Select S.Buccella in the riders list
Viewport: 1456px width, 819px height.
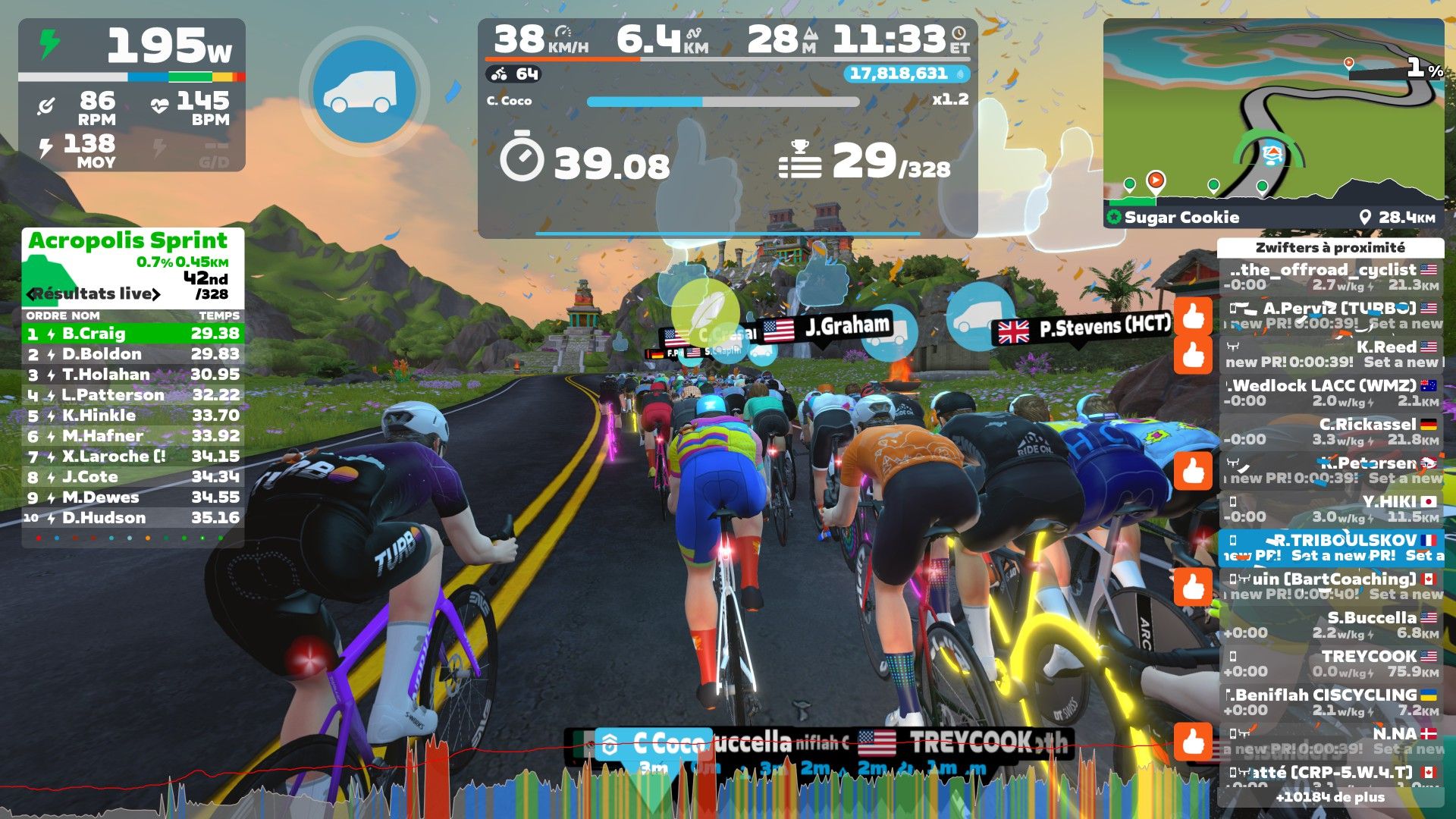1332,625
